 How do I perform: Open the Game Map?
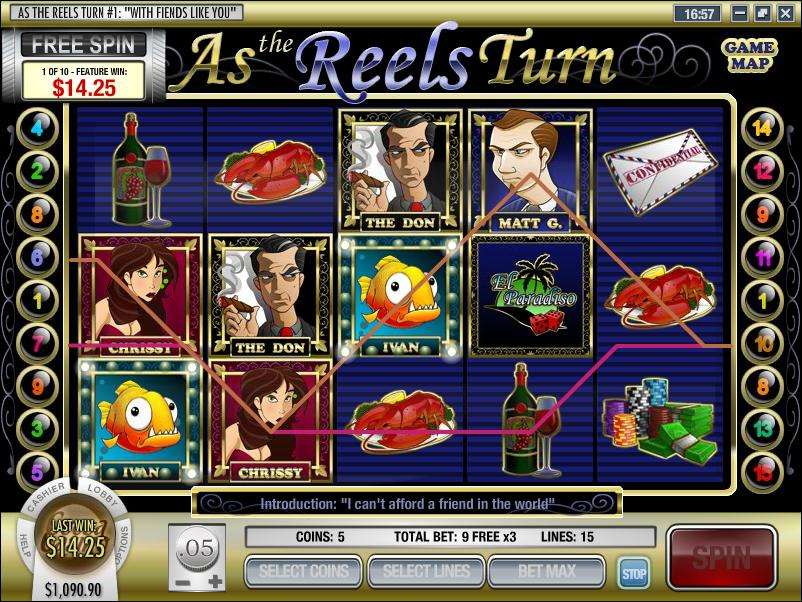(750, 56)
